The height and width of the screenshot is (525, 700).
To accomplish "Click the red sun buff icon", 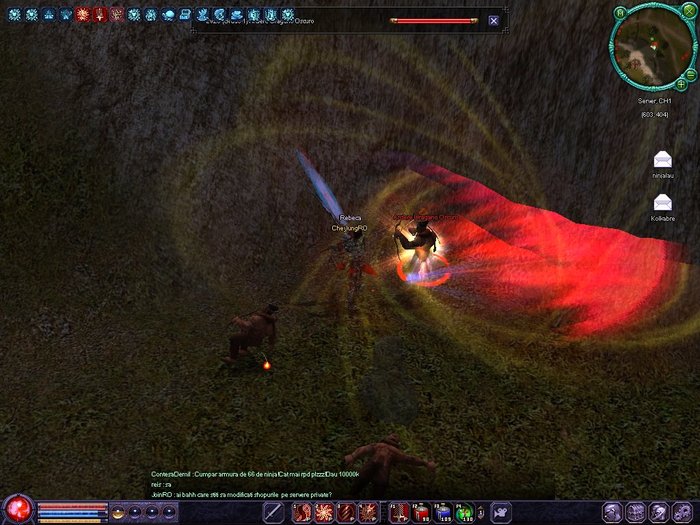I will point(83,15).
